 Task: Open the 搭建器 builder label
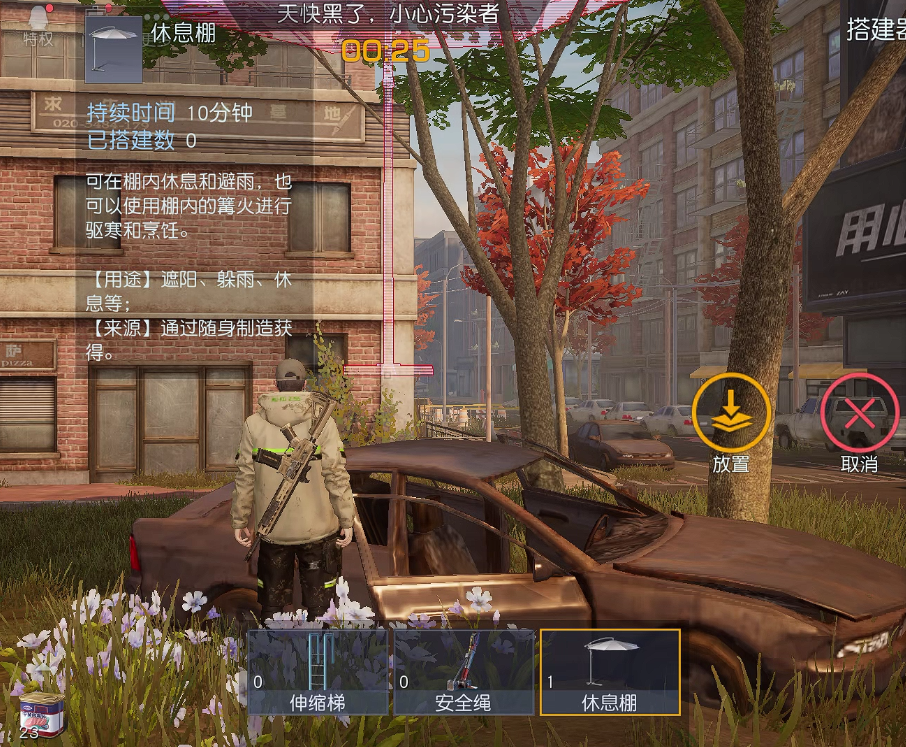[876, 30]
